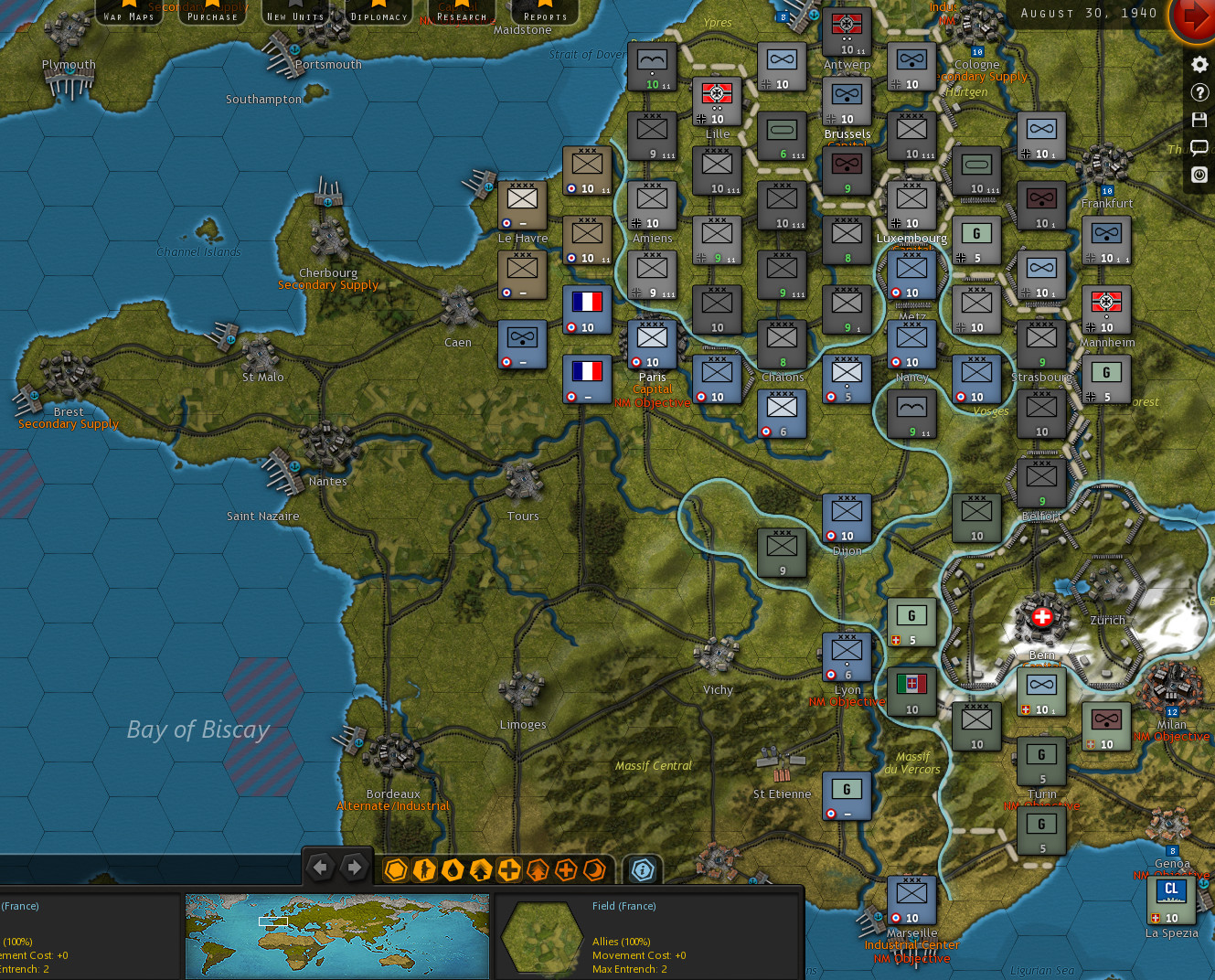Save the game using the floppy disk icon
Viewport: 1215px width, 980px height.
[x=1199, y=119]
